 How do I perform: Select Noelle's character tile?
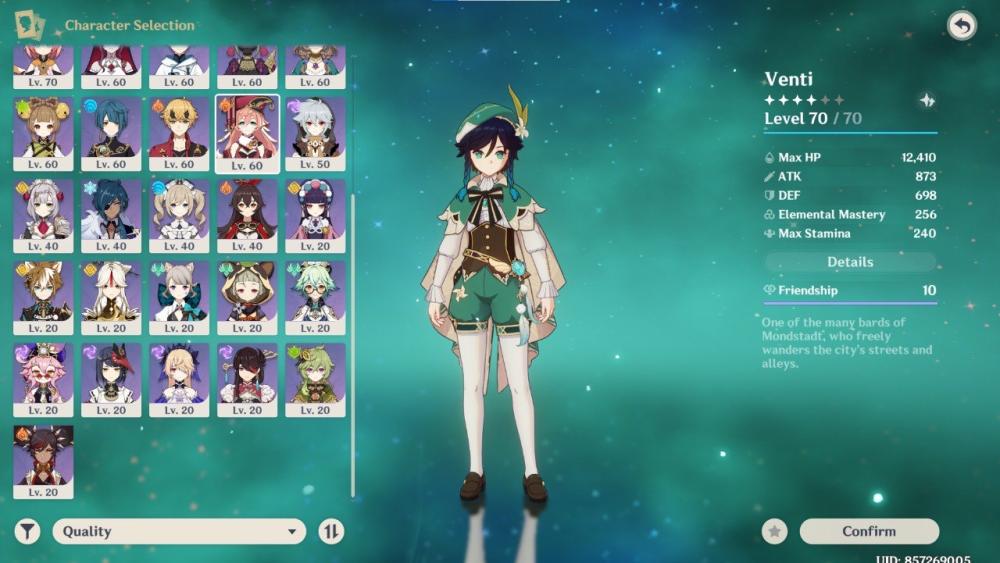[43, 215]
